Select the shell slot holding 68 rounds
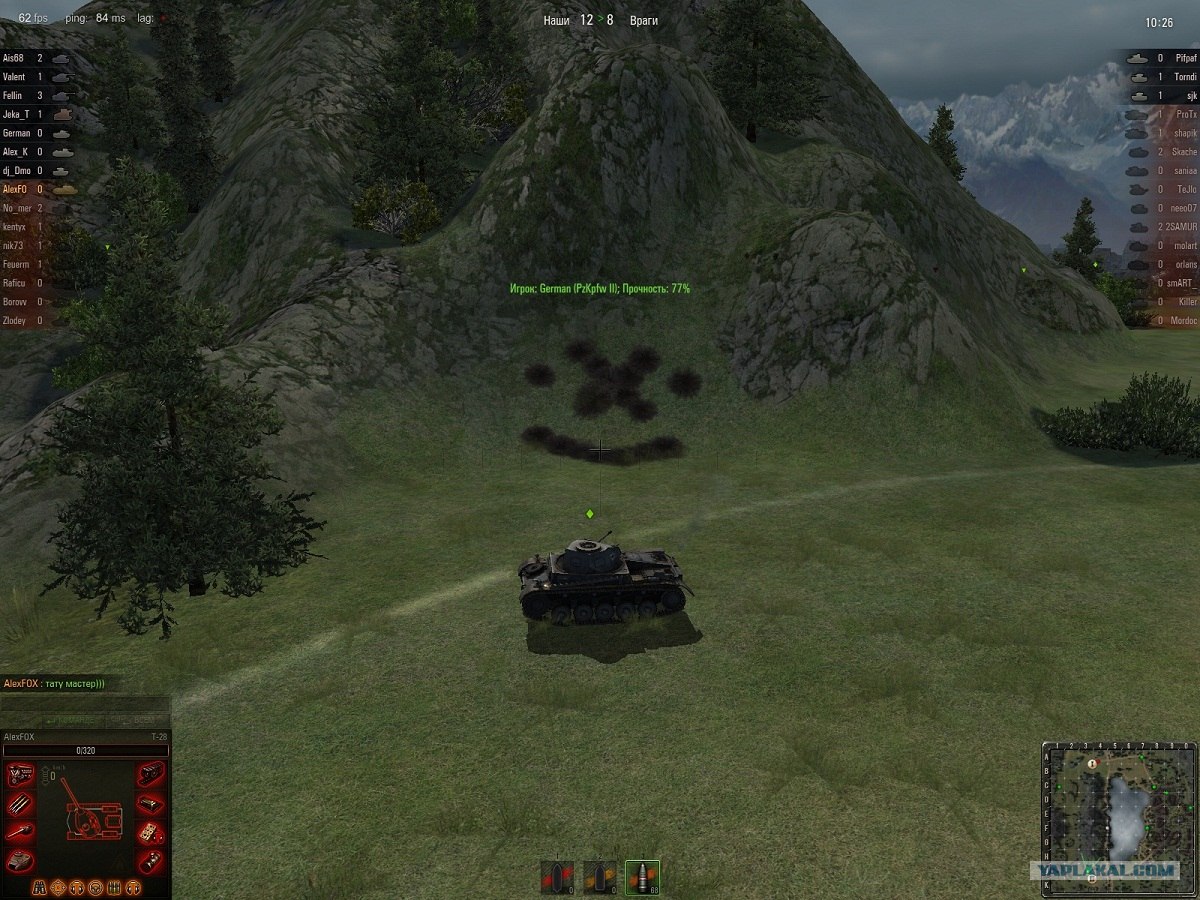This screenshot has width=1200, height=900. coord(642,877)
